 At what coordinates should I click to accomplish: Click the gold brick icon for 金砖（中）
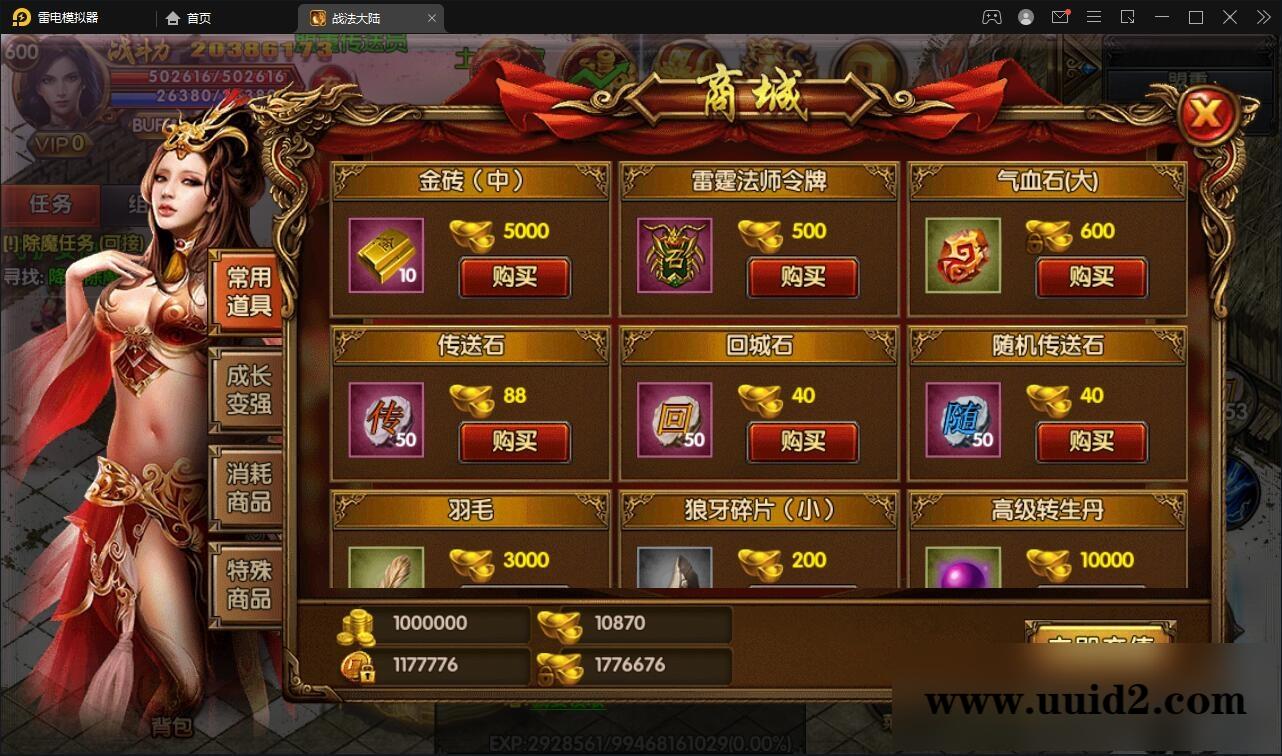coord(385,256)
